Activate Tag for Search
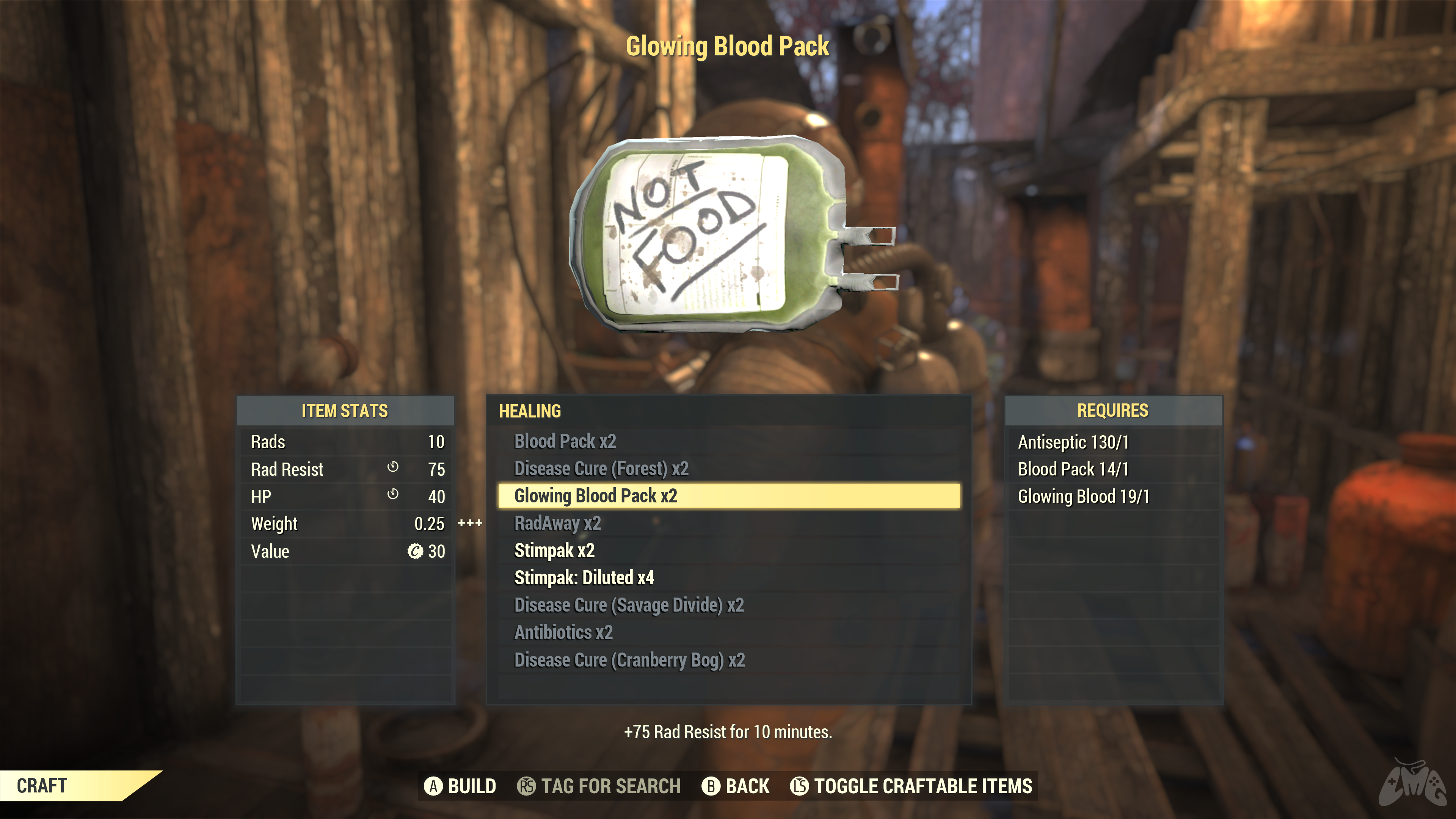Screen dimensions: 1456x819 (x=599, y=786)
